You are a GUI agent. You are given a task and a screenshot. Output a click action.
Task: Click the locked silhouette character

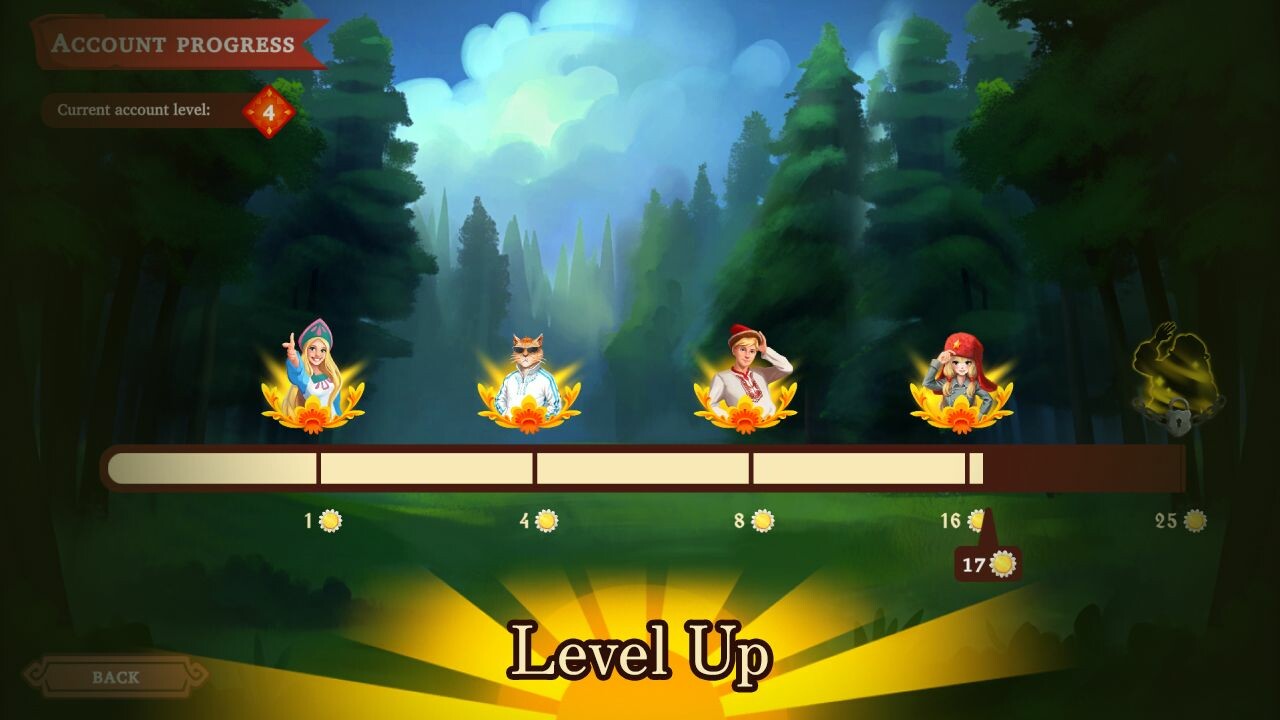pos(1170,370)
